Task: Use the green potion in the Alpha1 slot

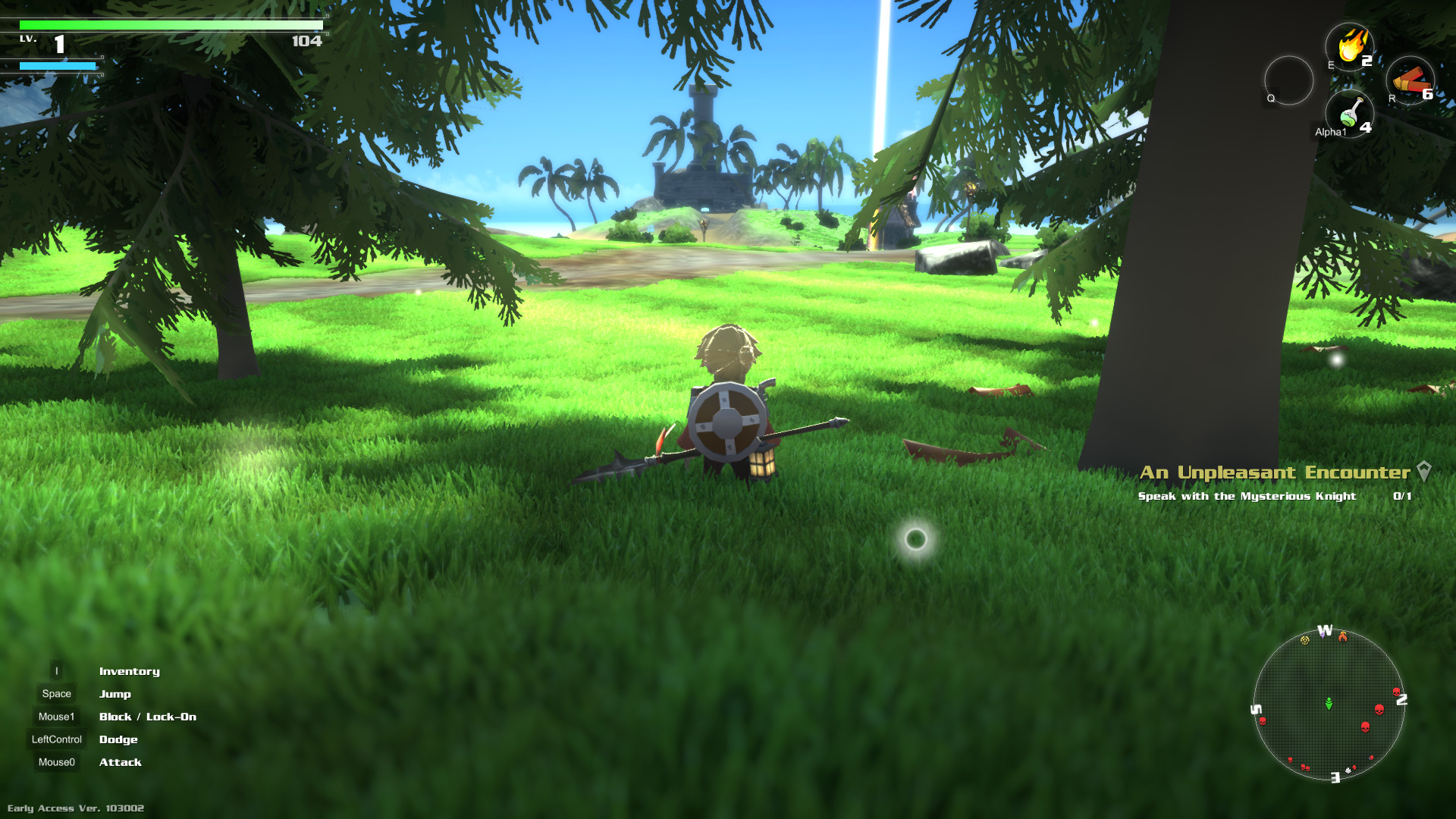Action: coord(1351,114)
